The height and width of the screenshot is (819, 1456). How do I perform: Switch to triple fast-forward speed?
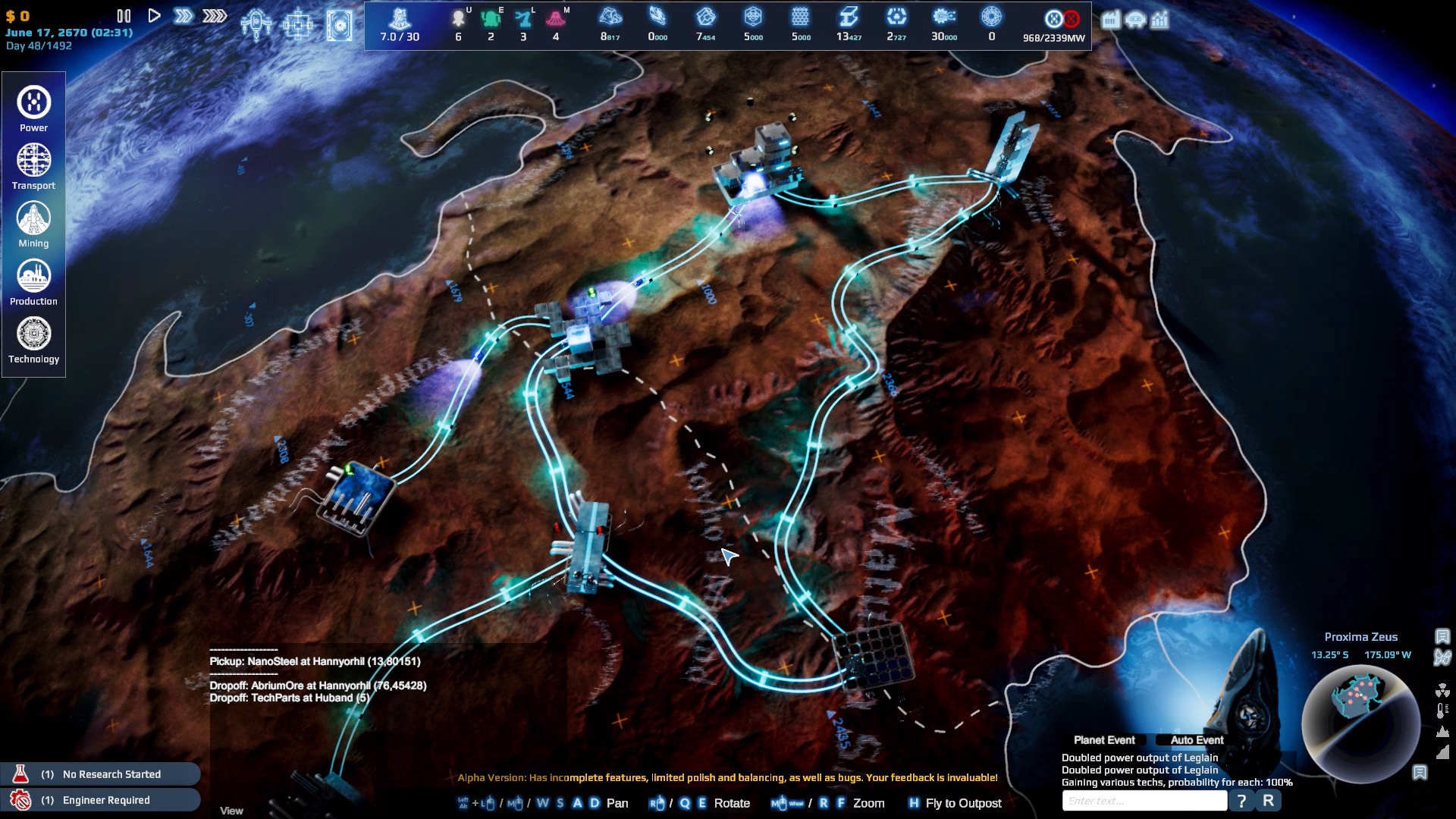point(215,16)
